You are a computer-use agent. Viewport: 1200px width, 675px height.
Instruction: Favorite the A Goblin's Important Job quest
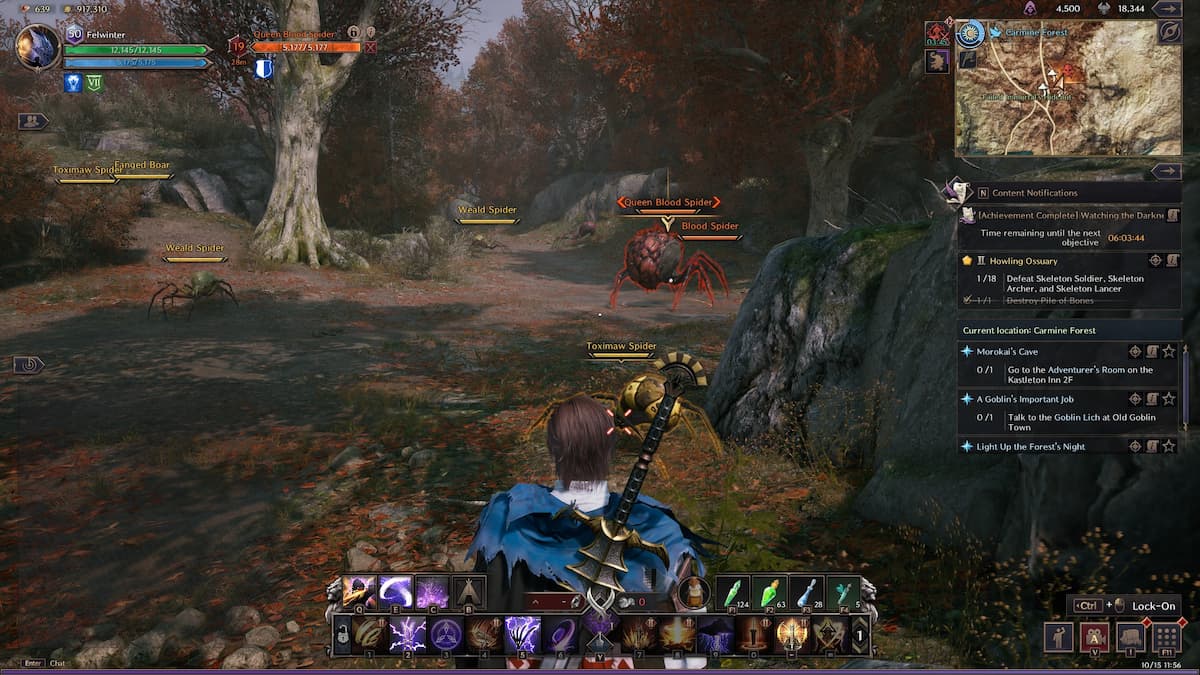tap(1169, 399)
